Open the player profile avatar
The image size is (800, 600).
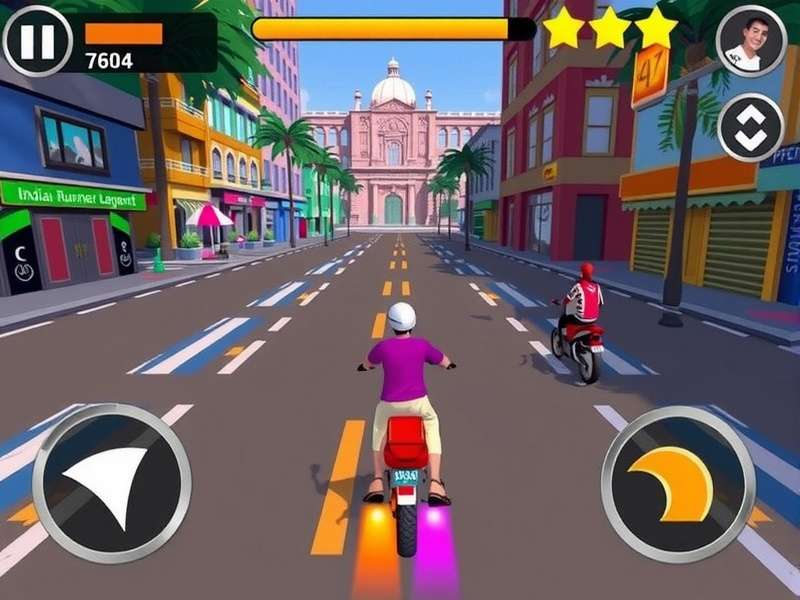click(x=751, y=40)
